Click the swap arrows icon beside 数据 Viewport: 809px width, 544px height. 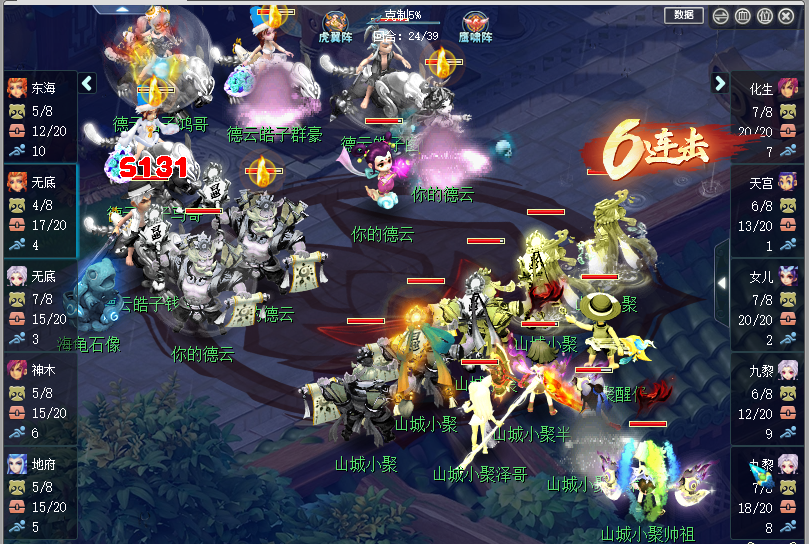[x=721, y=16]
